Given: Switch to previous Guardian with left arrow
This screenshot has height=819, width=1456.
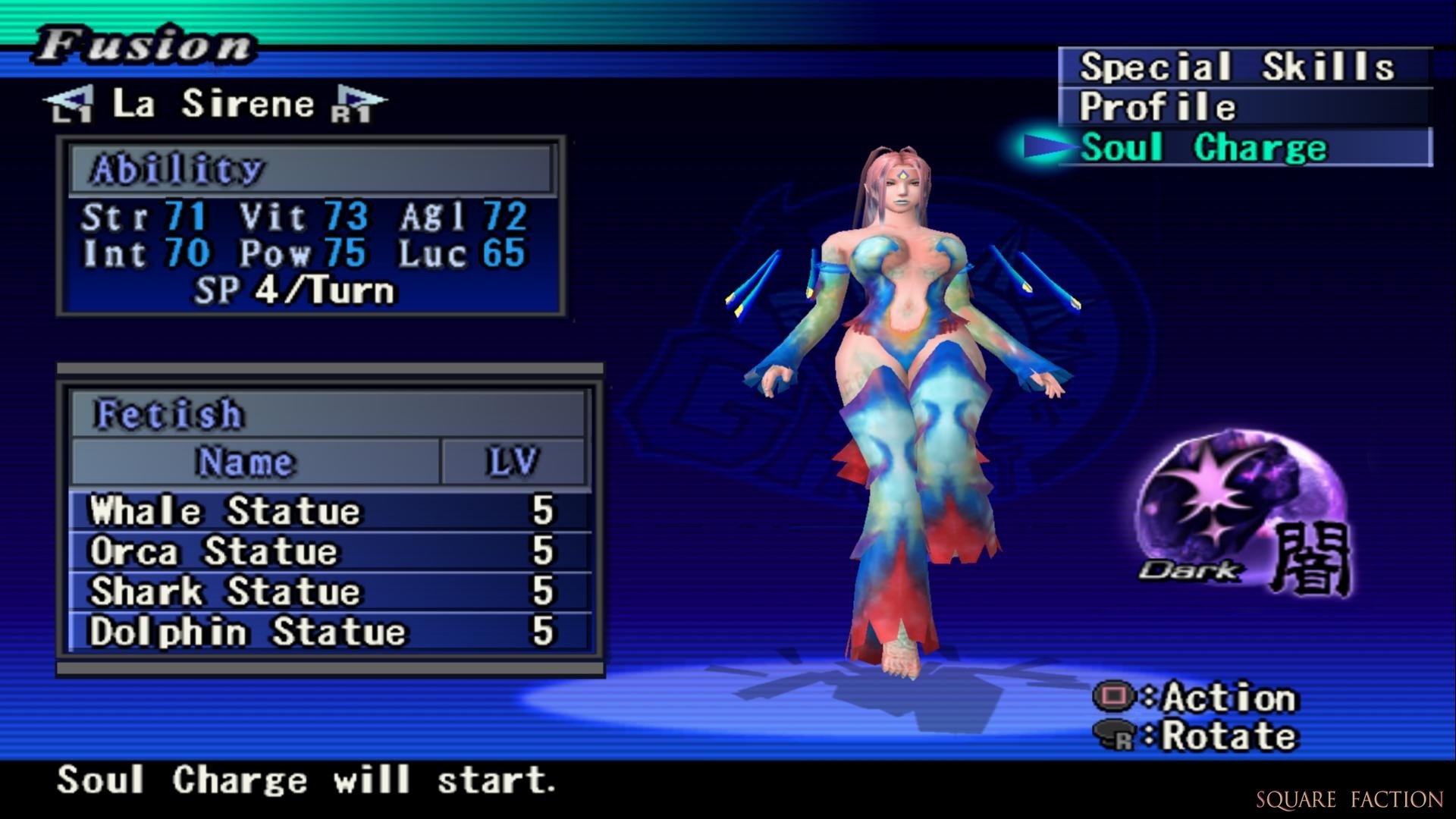Looking at the screenshot, I should click(69, 104).
